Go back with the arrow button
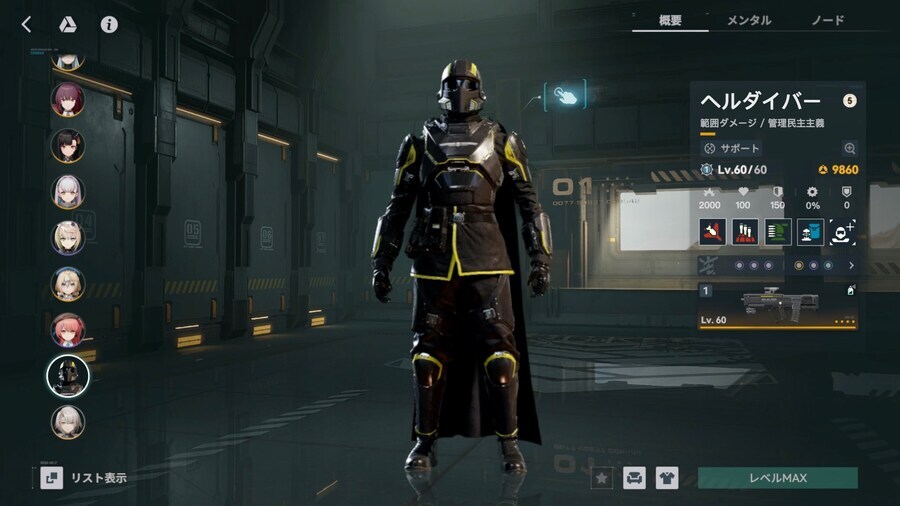This screenshot has width=900, height=506. pyautogui.click(x=27, y=24)
